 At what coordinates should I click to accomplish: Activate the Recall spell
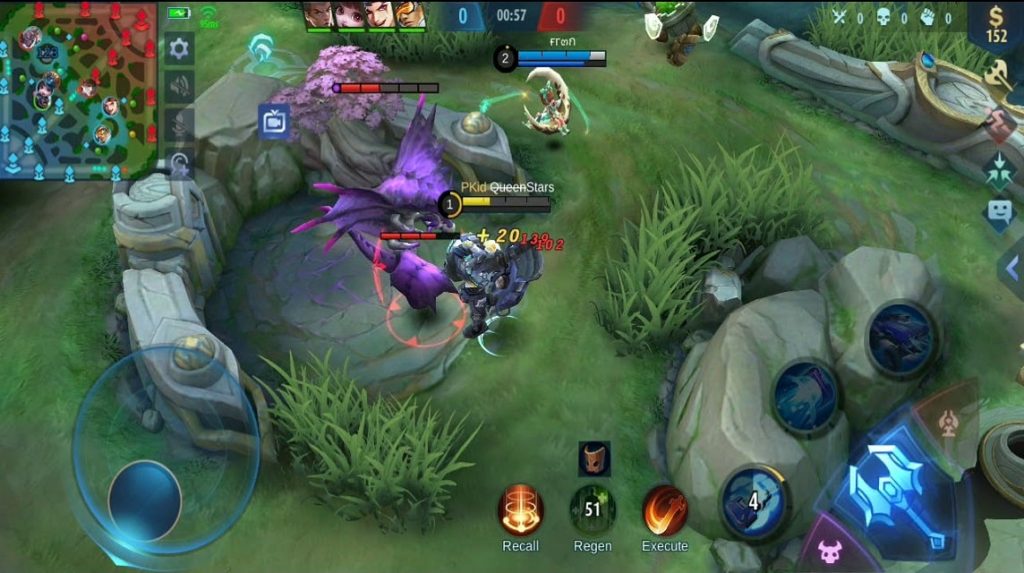[520, 510]
